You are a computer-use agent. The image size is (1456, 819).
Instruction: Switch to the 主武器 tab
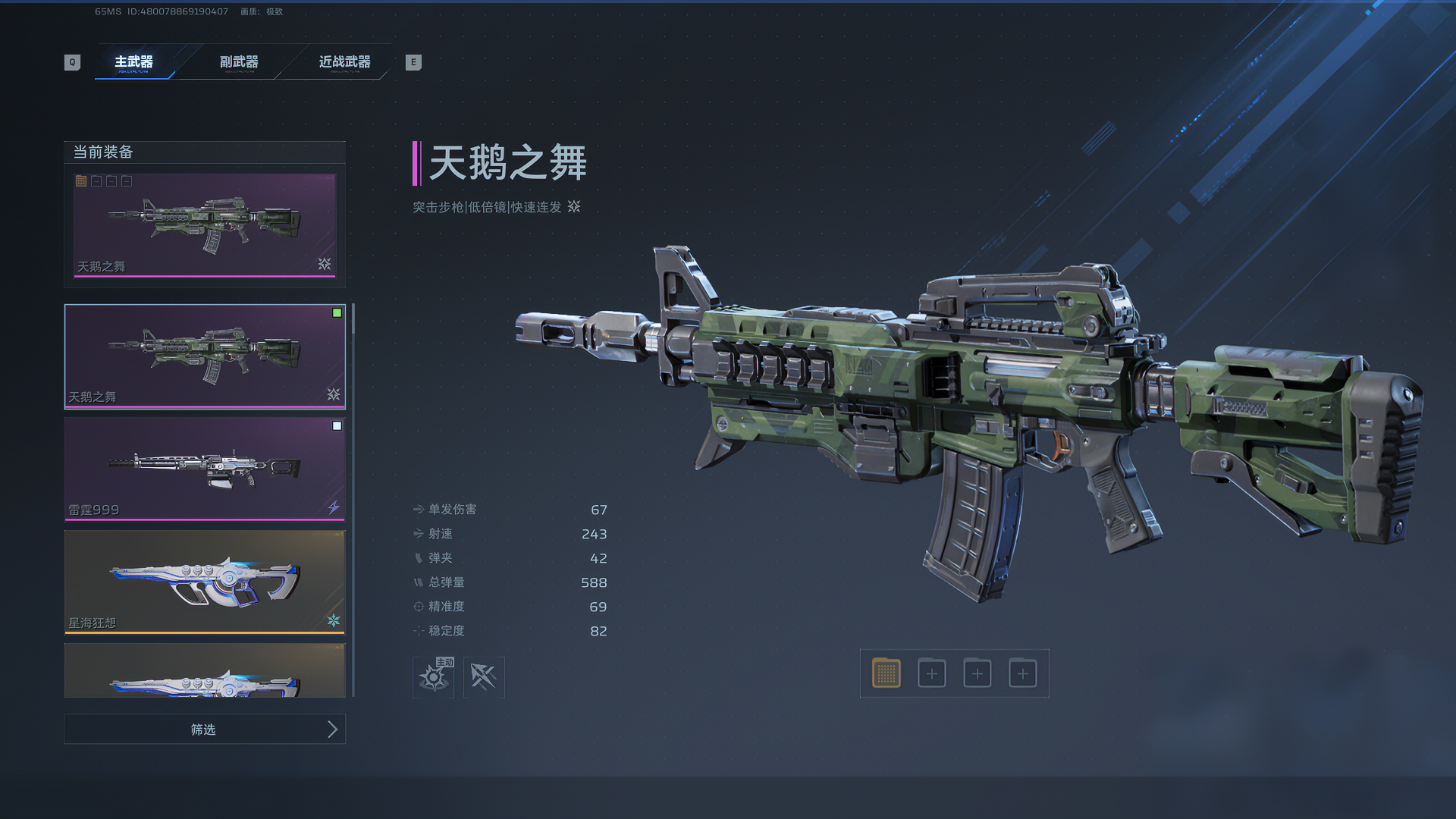(133, 62)
